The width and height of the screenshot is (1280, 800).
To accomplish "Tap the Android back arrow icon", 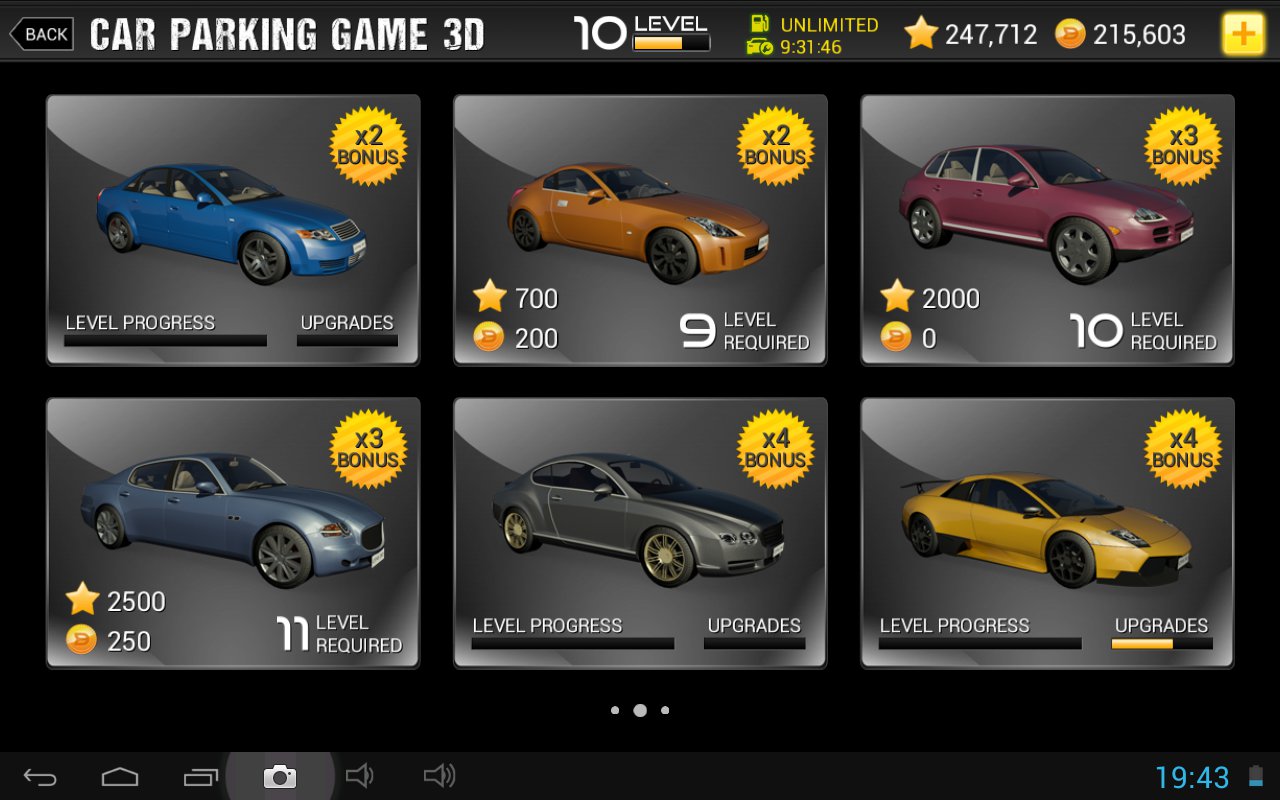I will coord(41,776).
